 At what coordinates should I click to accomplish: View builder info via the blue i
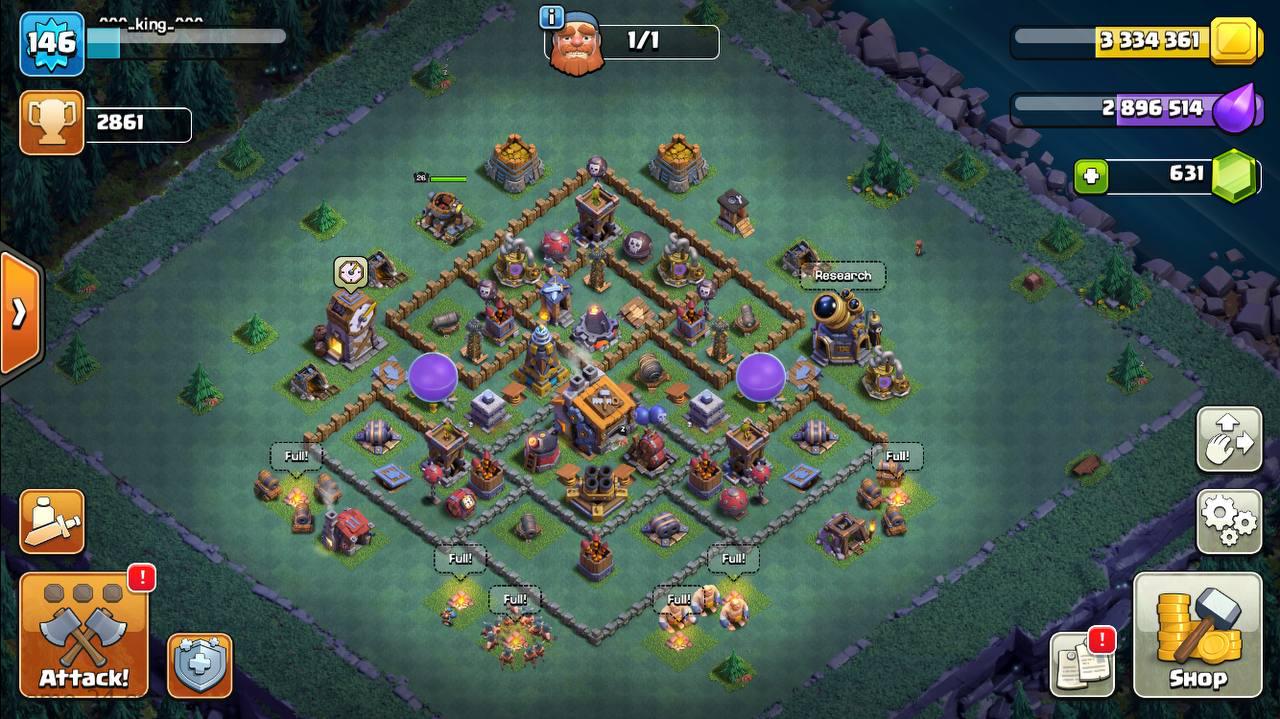tap(550, 17)
